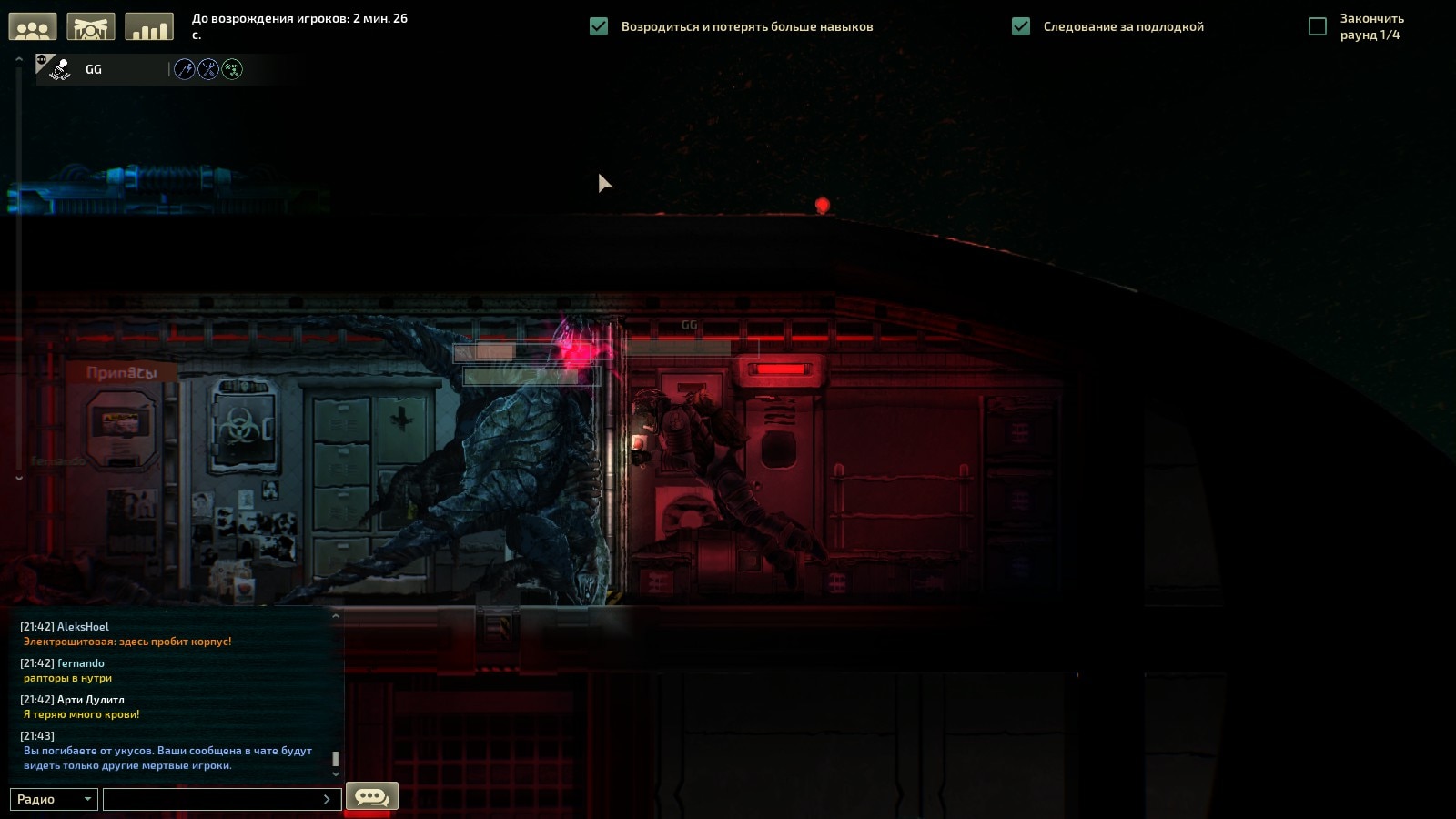1456x819 pixels.
Task: Open the 'Радио' chat channel dropdown
Action: [x=54, y=799]
